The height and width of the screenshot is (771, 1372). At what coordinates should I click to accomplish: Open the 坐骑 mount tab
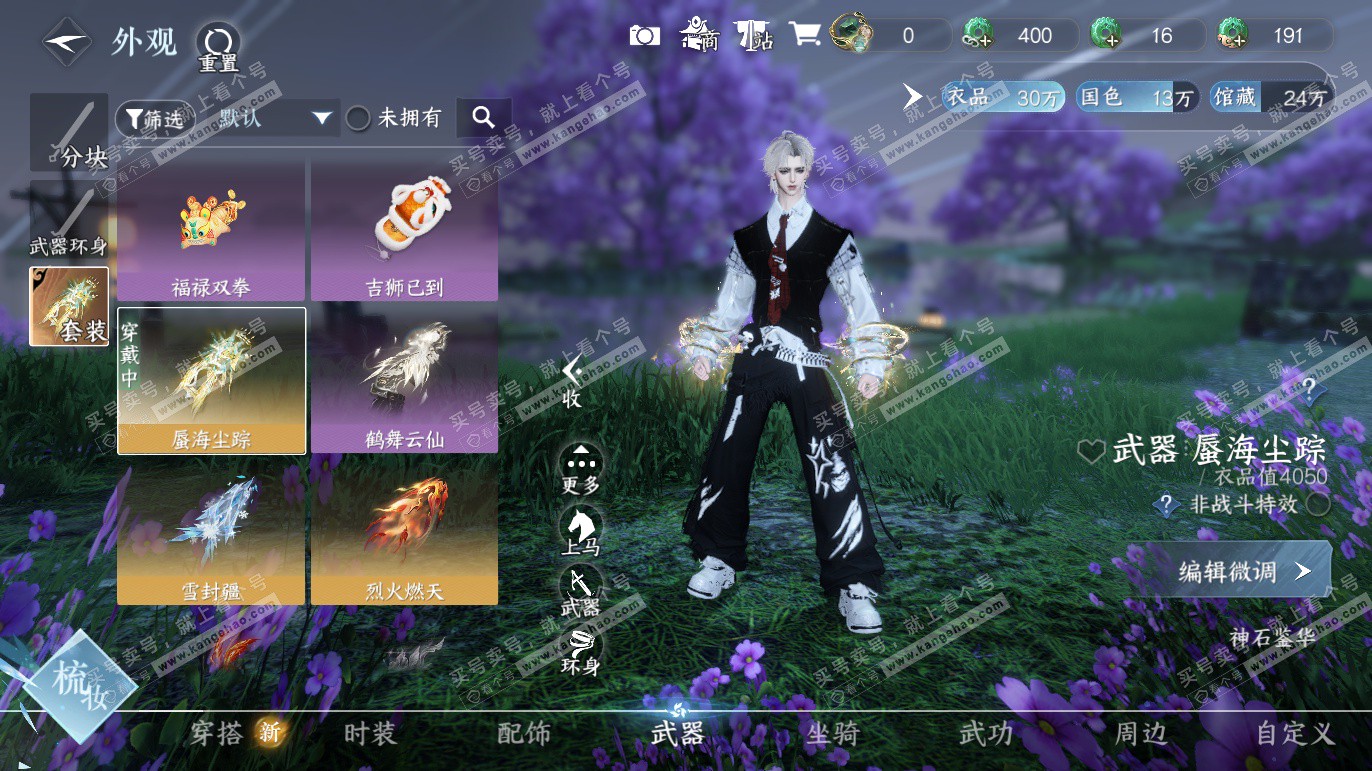pos(832,734)
